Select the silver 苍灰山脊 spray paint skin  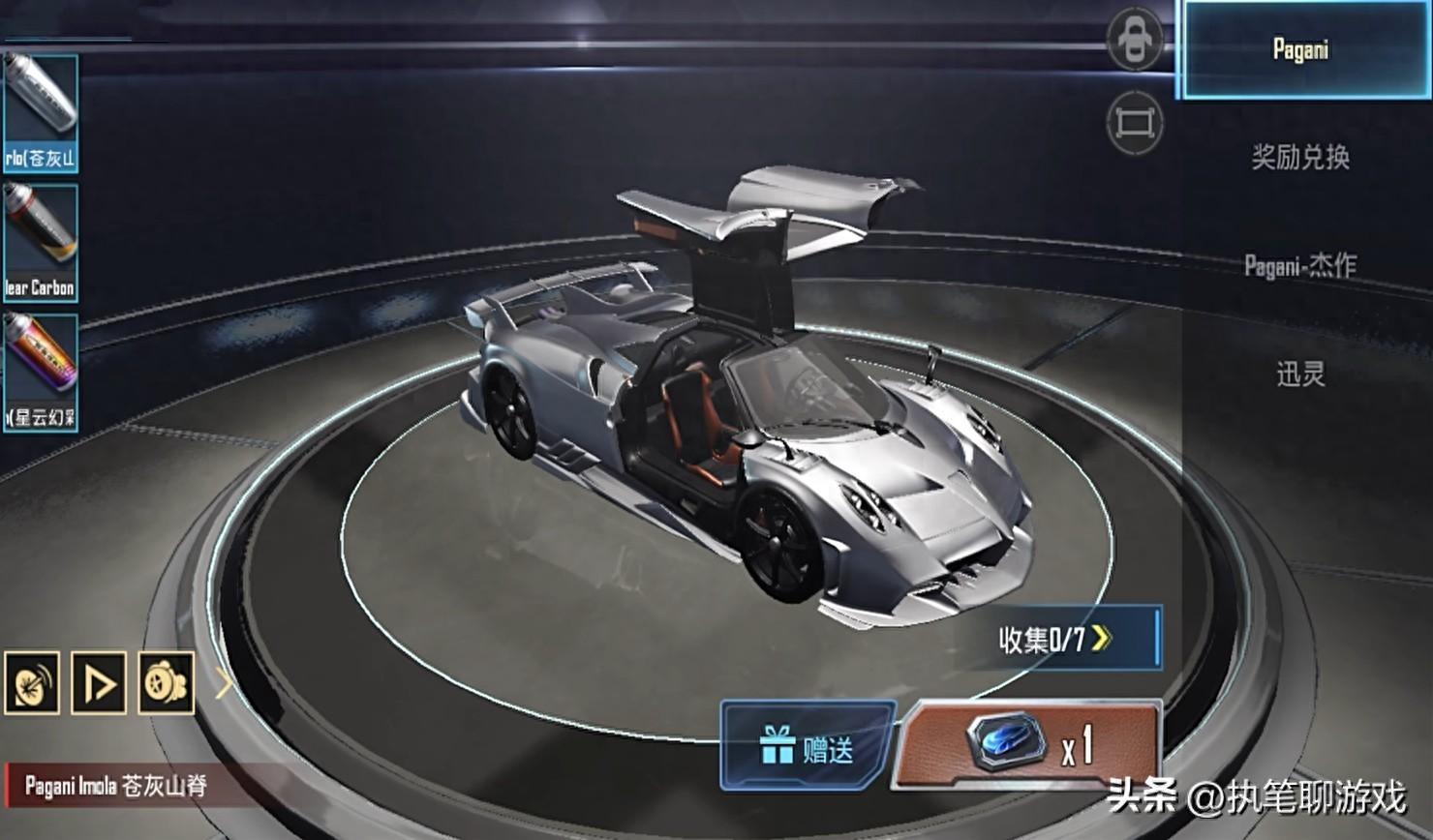(x=40, y=112)
